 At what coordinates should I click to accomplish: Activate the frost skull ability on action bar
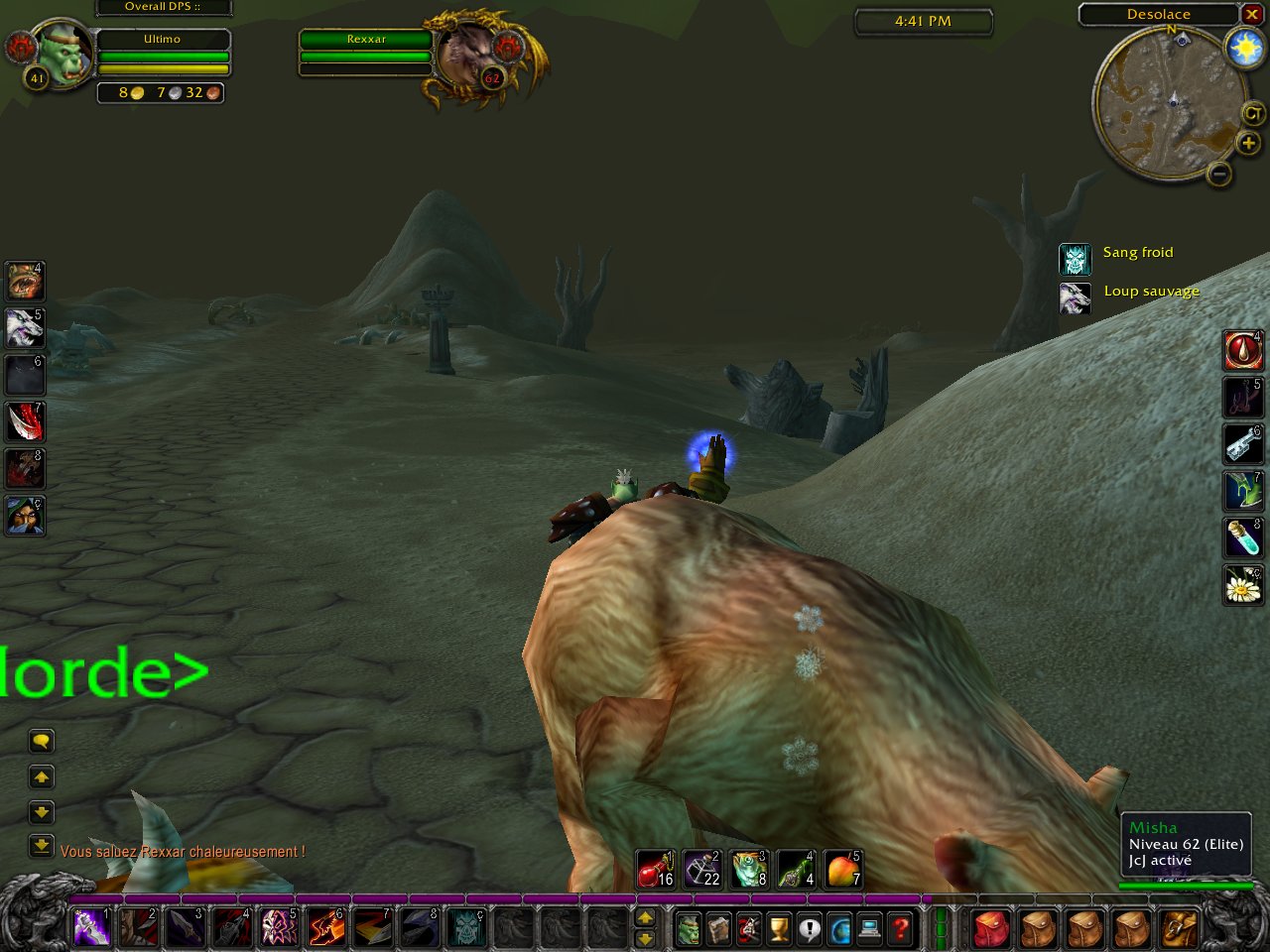(x=465, y=929)
